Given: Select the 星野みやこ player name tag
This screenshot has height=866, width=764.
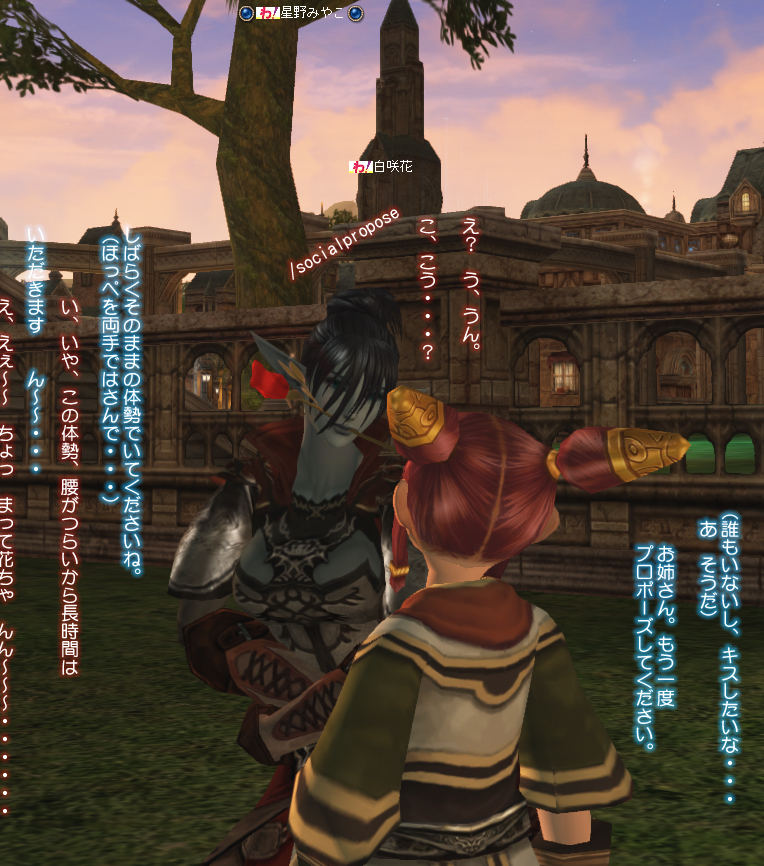Looking at the screenshot, I should (312, 13).
